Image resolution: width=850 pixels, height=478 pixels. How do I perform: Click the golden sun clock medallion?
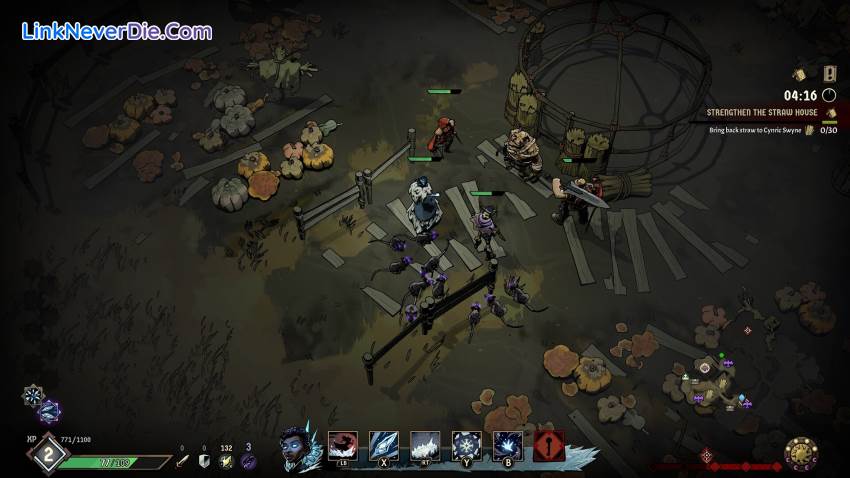coord(801,455)
